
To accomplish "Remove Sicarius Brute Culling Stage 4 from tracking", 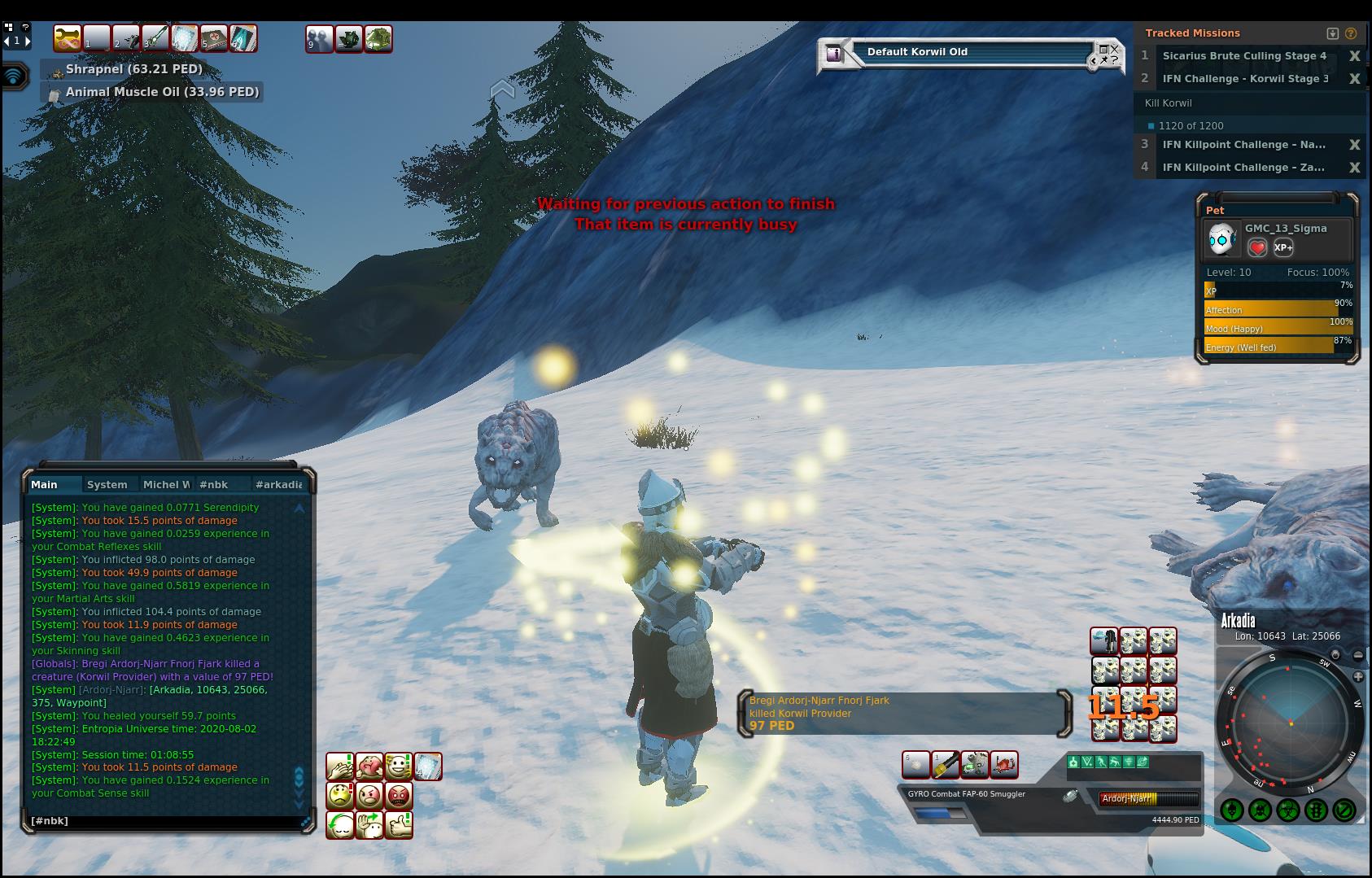I will click(1355, 56).
